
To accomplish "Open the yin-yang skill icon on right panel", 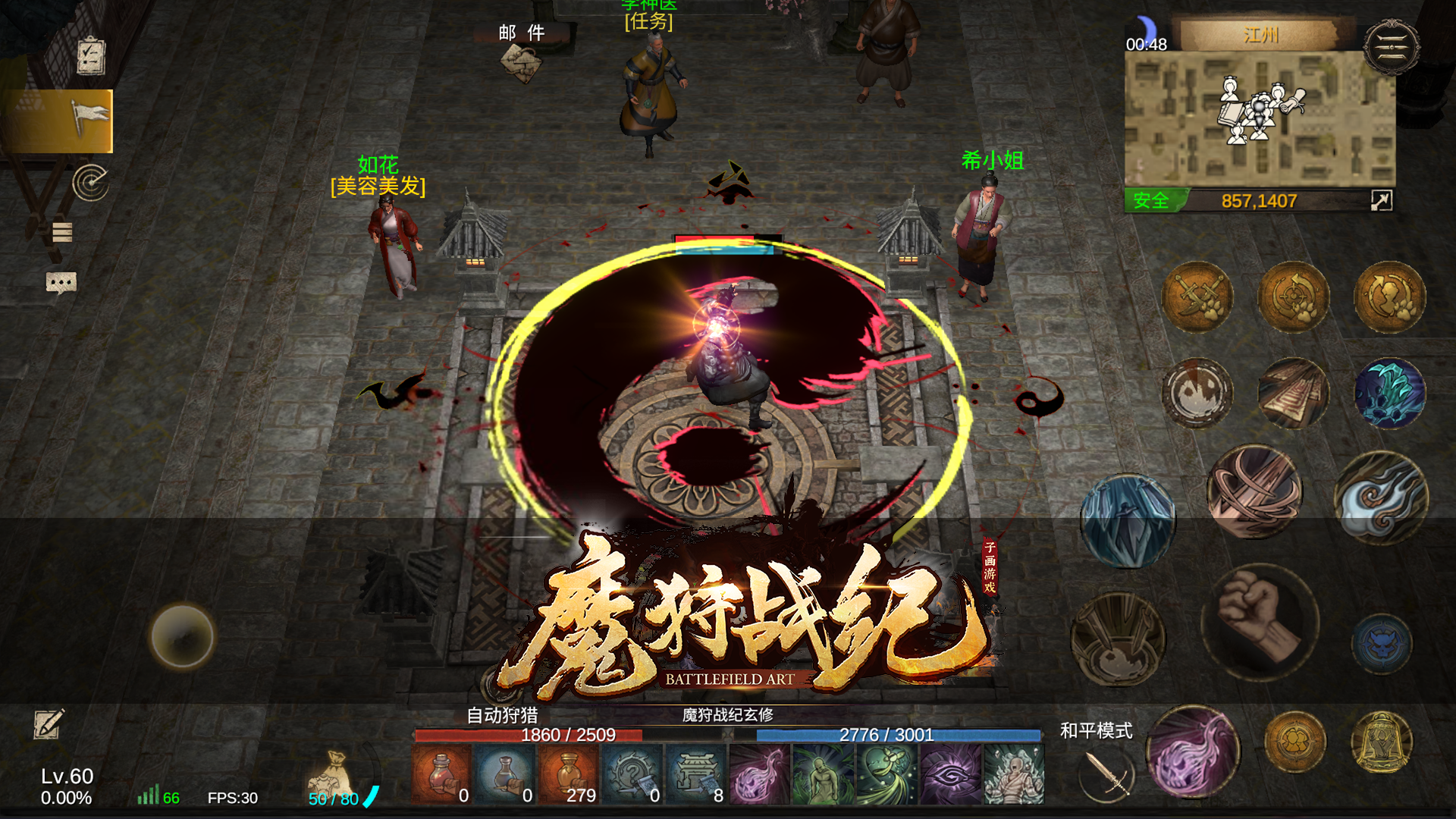I will pyautogui.click(x=1196, y=392).
